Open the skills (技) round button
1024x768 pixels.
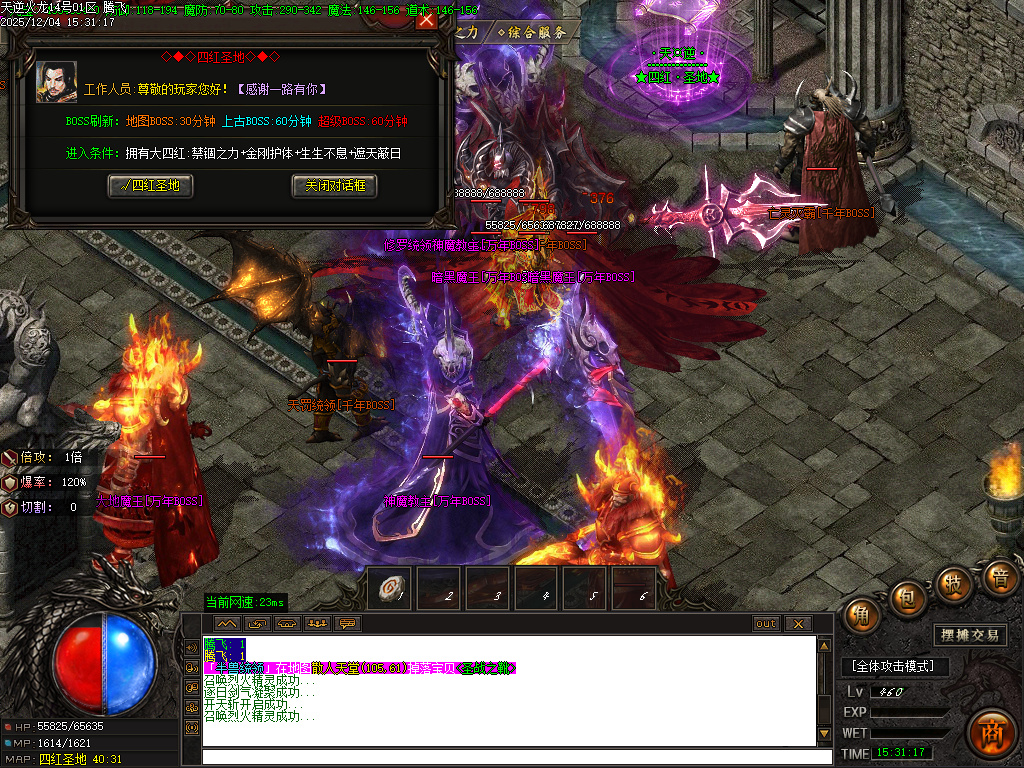(x=954, y=583)
